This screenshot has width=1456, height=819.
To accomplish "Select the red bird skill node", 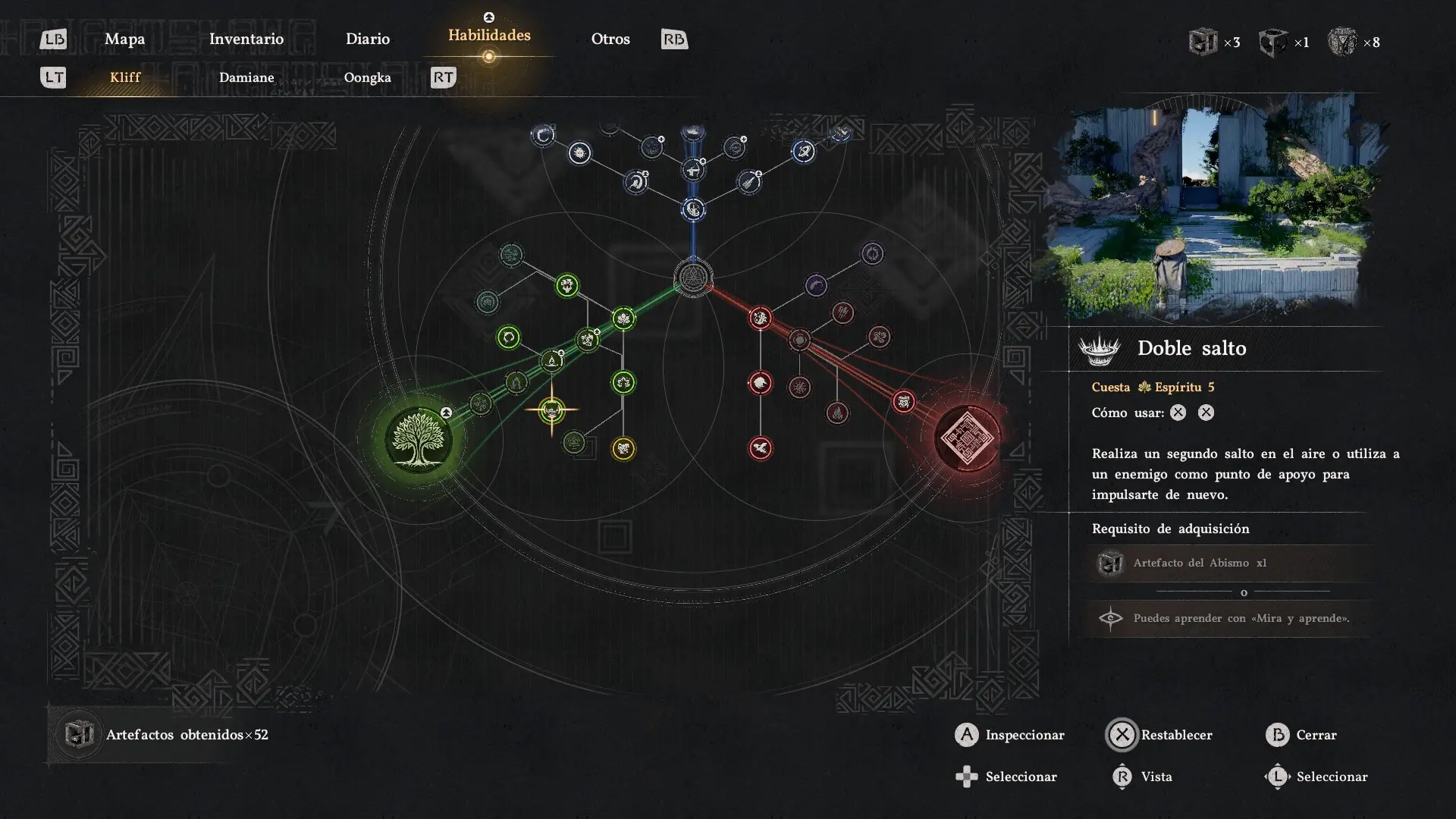I will (761, 448).
